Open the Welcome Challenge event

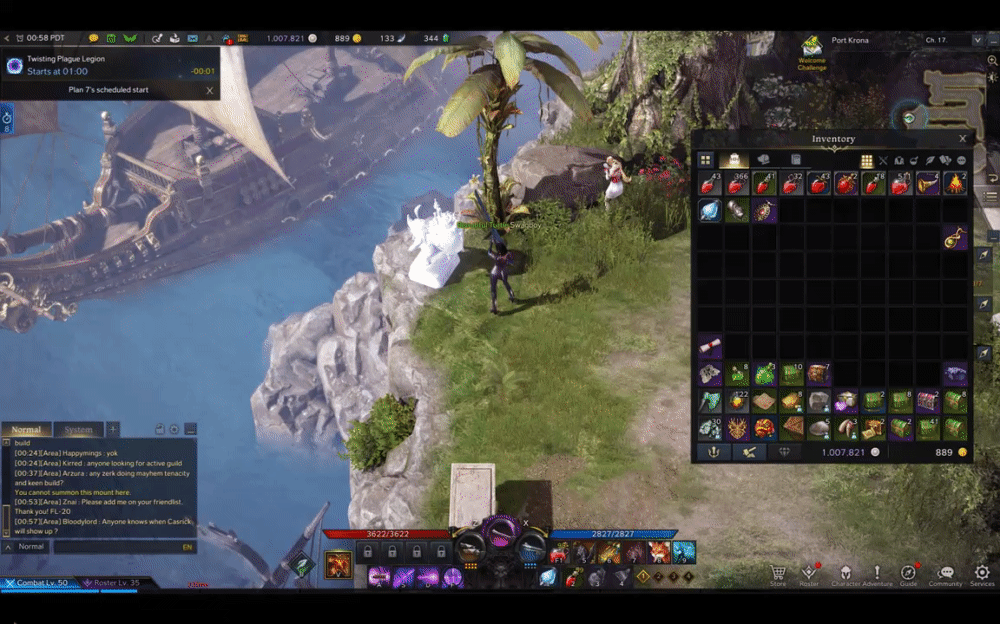(x=811, y=48)
